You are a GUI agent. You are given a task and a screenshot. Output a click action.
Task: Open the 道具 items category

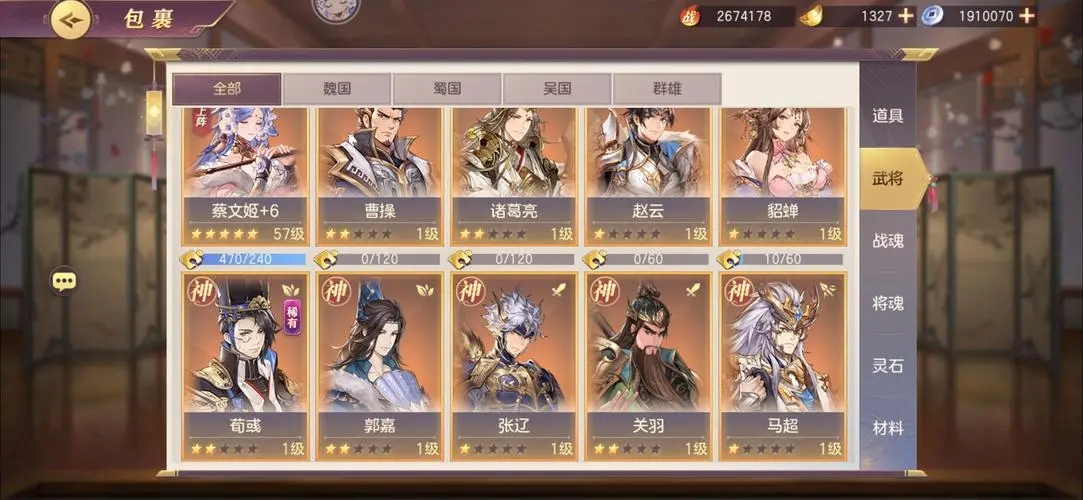(888, 116)
